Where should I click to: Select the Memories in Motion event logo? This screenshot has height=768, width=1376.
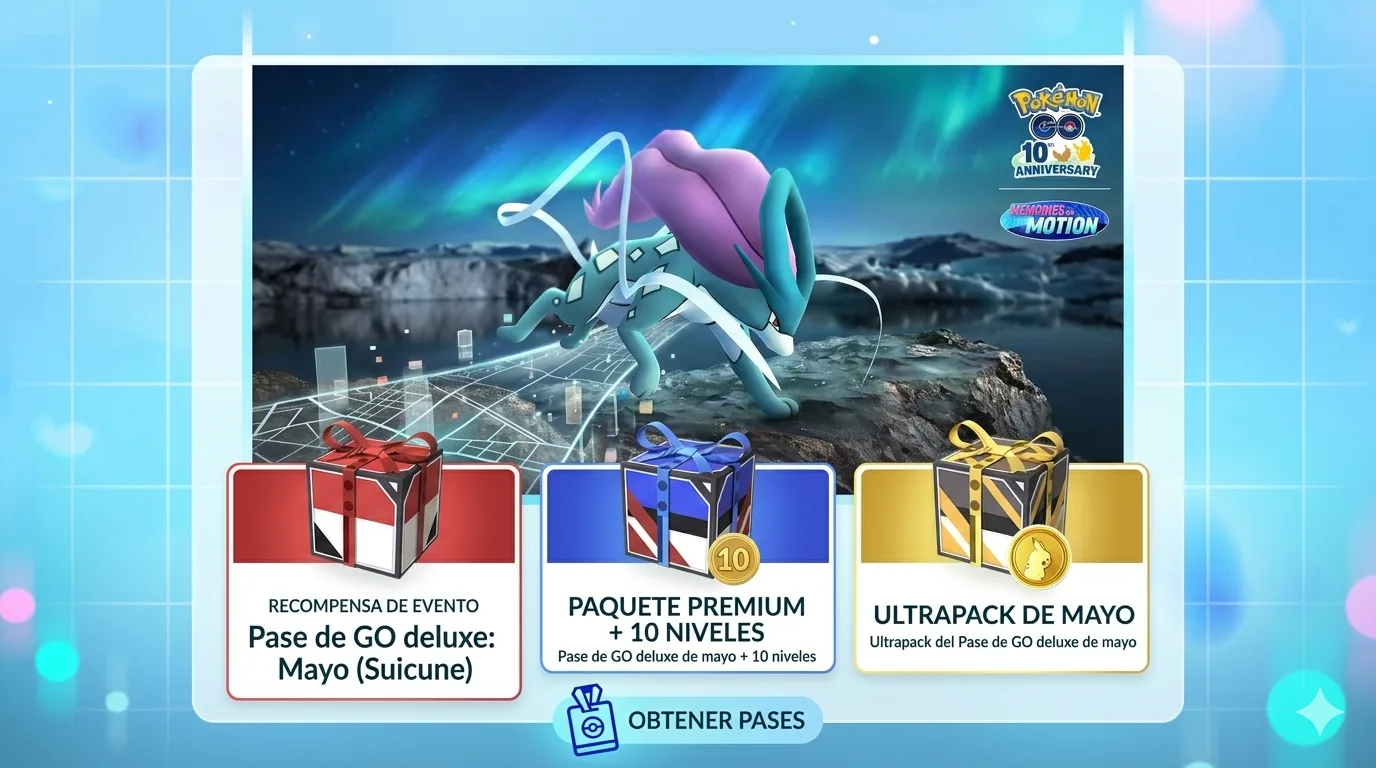tap(1053, 221)
